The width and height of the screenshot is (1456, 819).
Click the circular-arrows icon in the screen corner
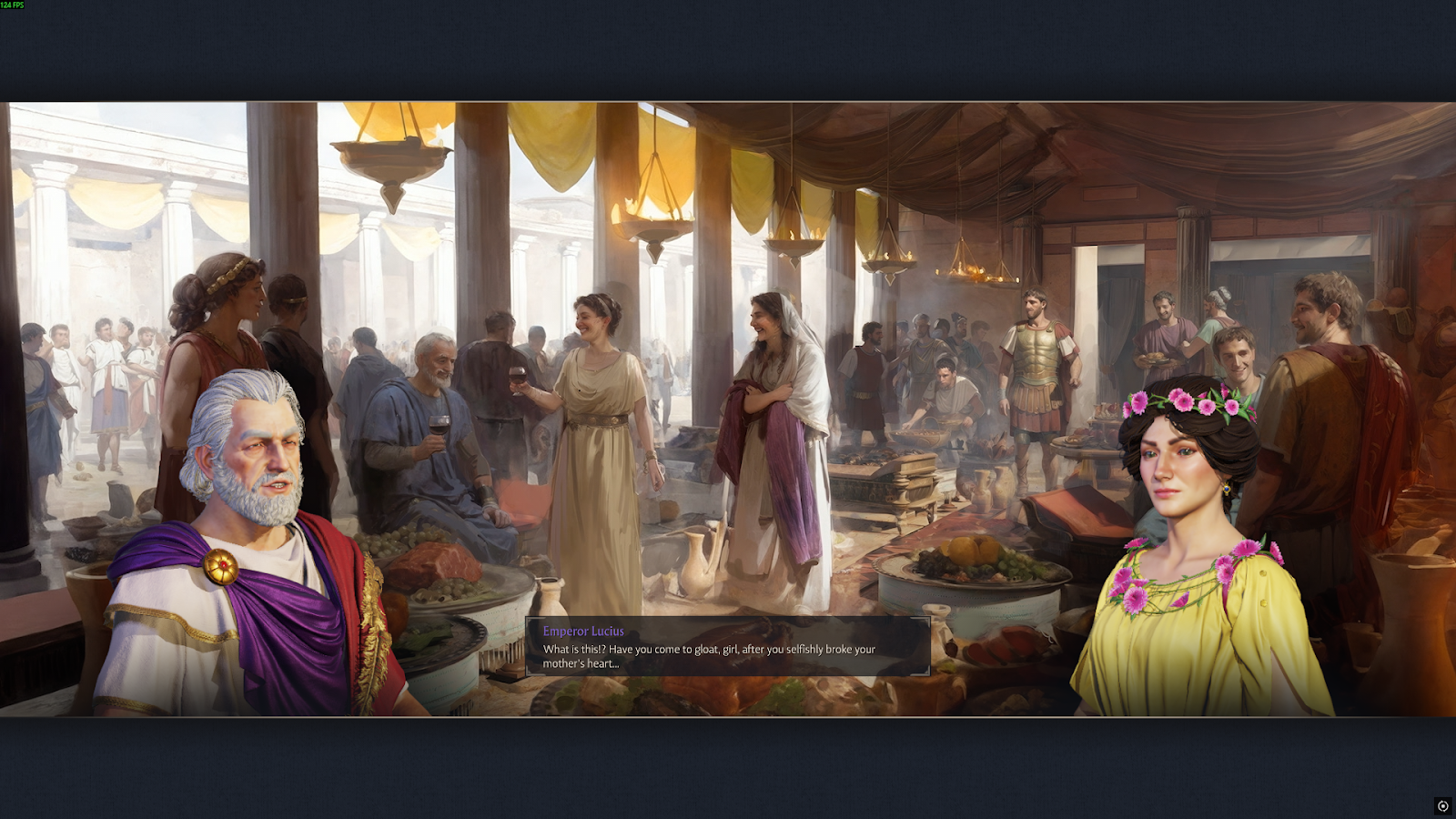(1442, 806)
